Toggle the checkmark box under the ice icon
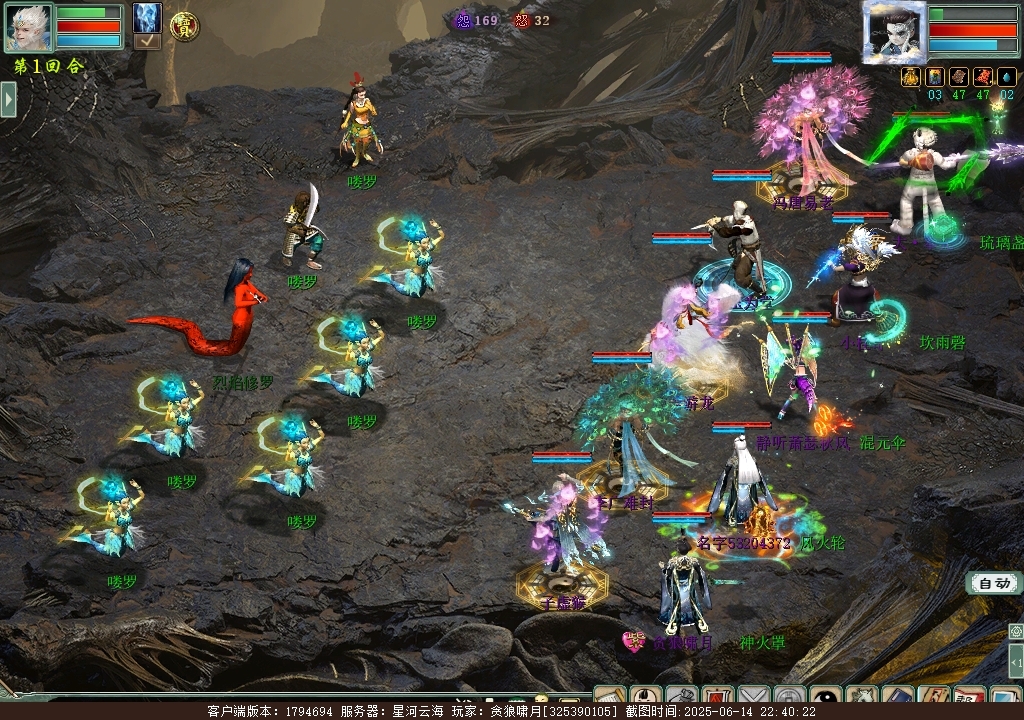This screenshot has height=720, width=1024. 147,42
